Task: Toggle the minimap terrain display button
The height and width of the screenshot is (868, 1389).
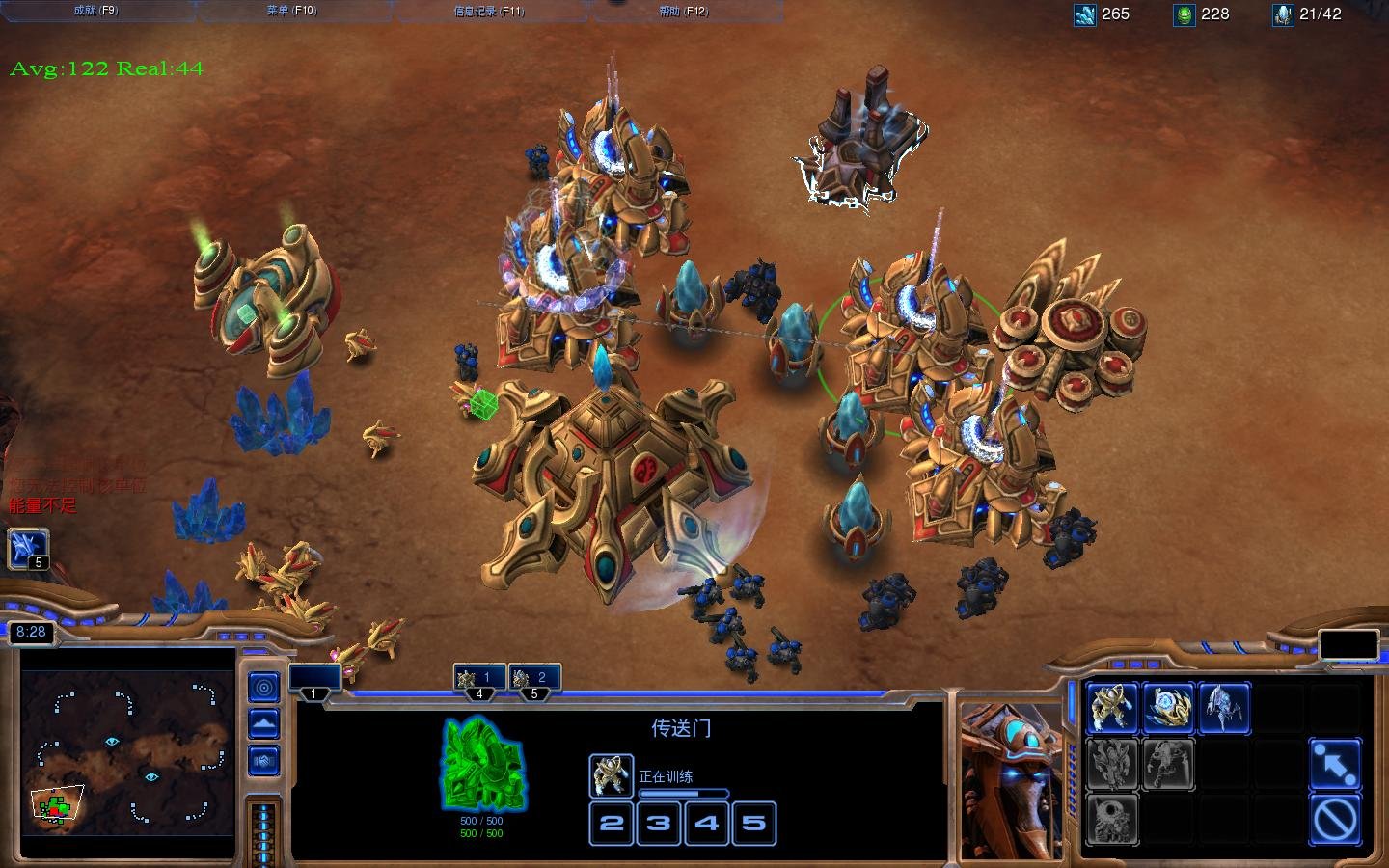Action: click(x=263, y=723)
